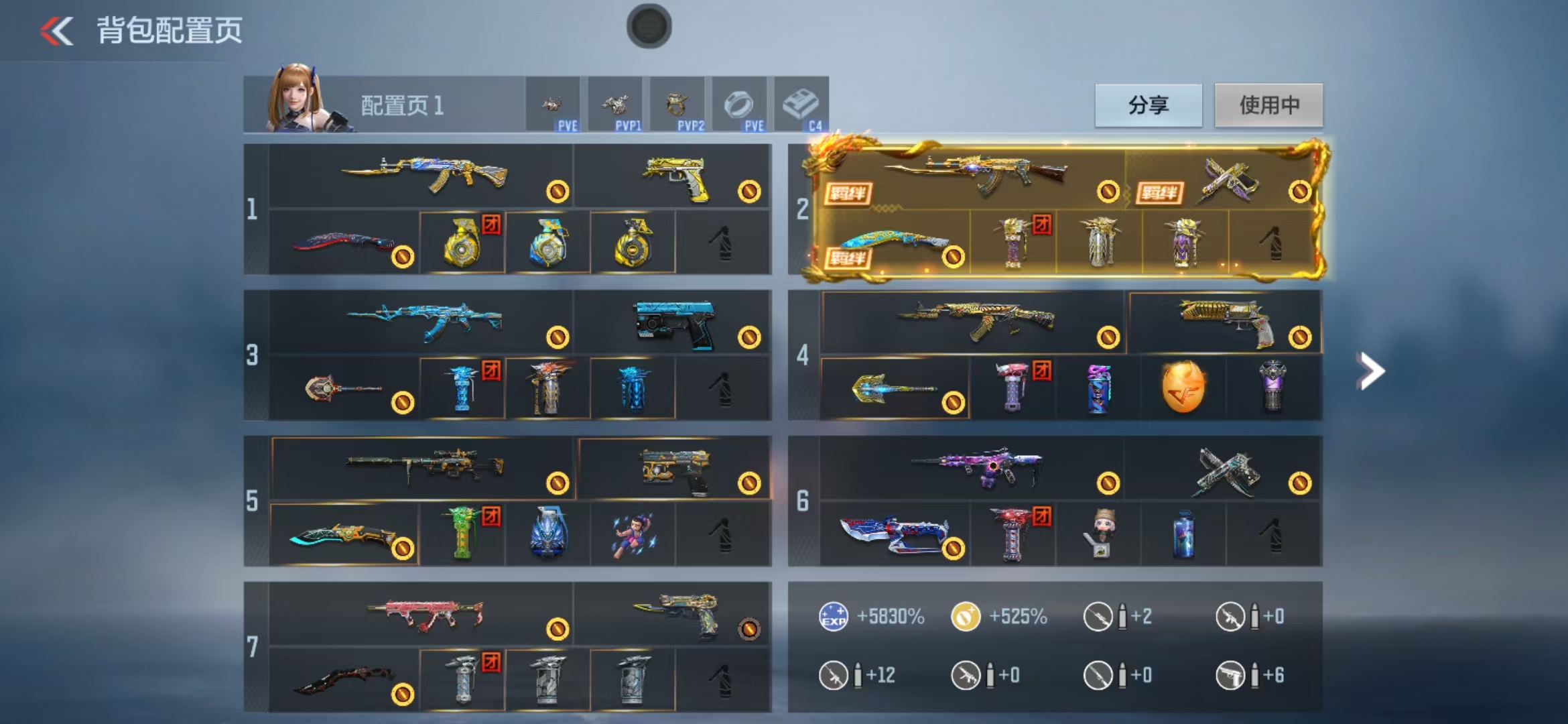Select the C4 equipment slot
The image size is (1568, 724).
(801, 105)
